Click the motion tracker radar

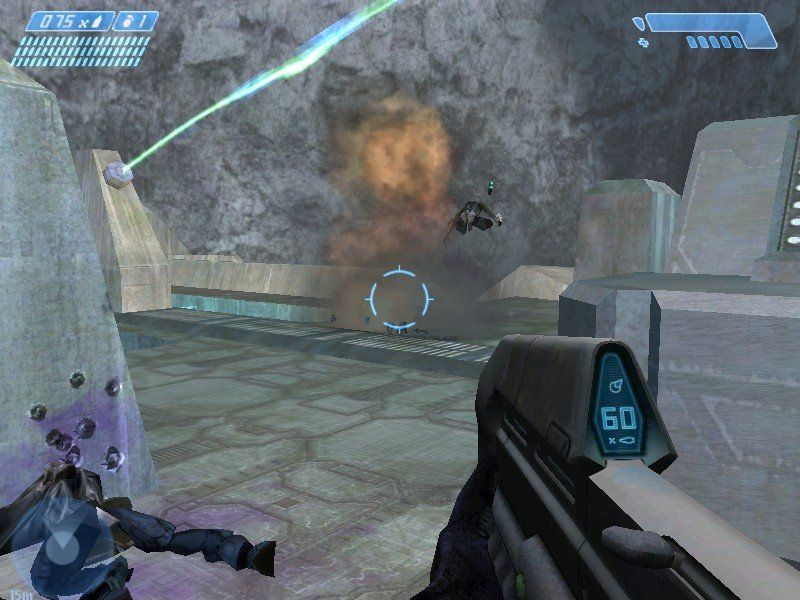click(62, 547)
